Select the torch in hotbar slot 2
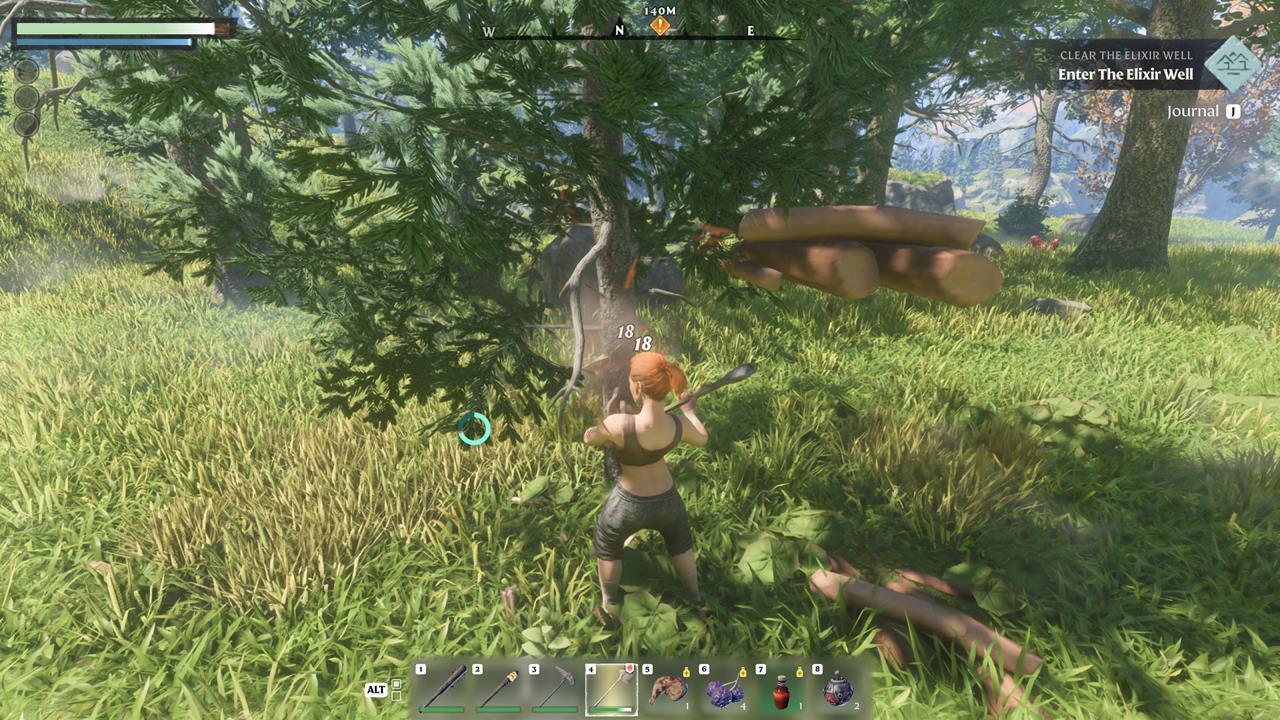1280x720 pixels. pyautogui.click(x=499, y=690)
